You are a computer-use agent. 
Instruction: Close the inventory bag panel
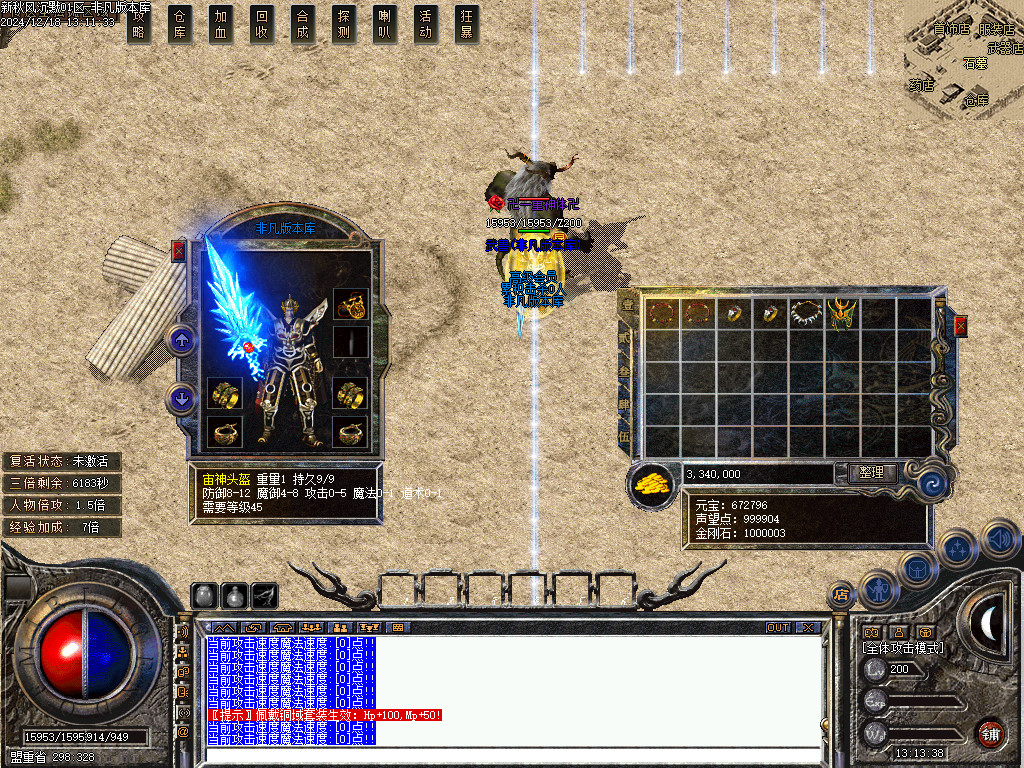point(961,326)
